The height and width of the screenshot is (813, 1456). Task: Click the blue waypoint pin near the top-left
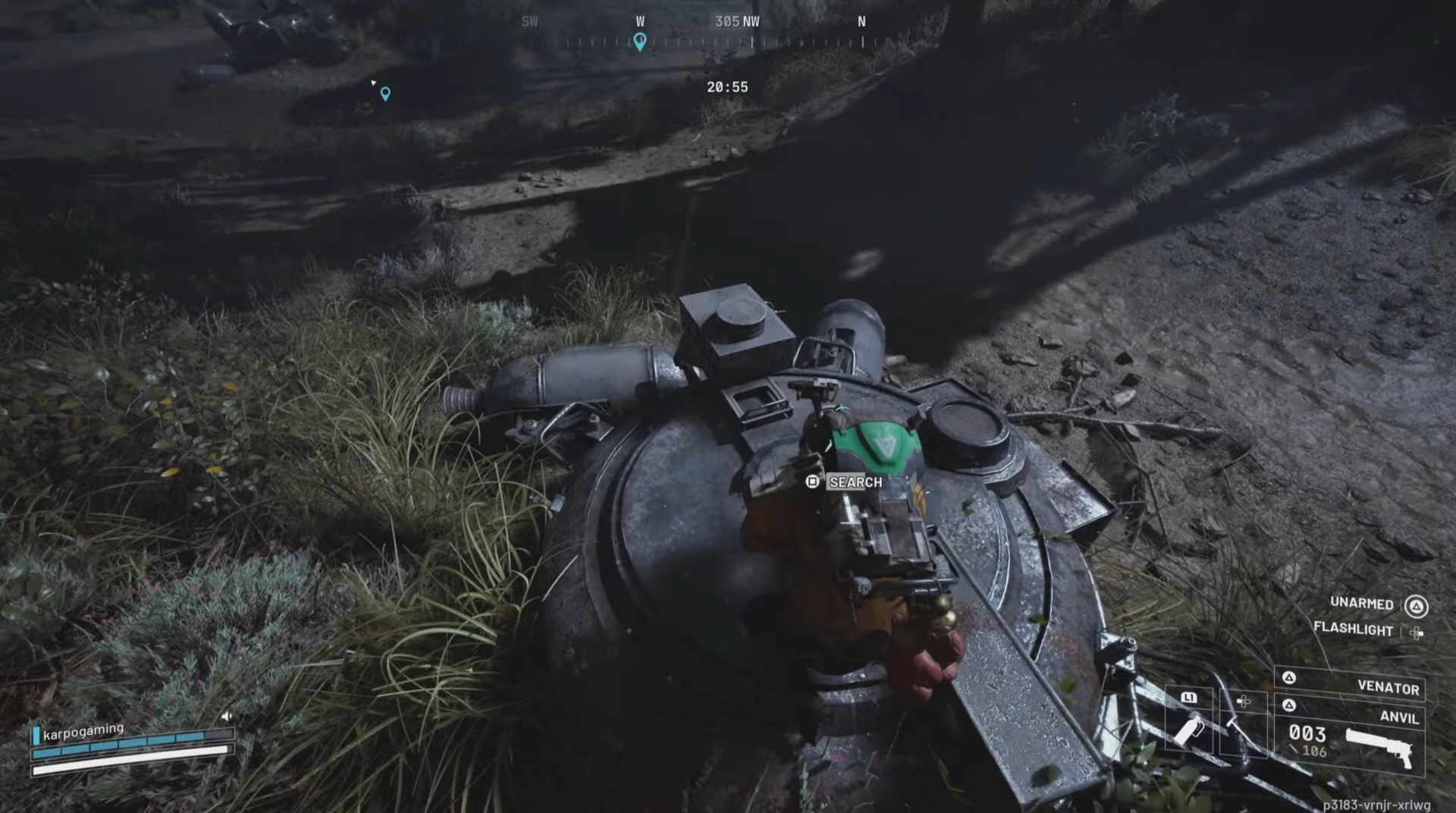[x=385, y=93]
